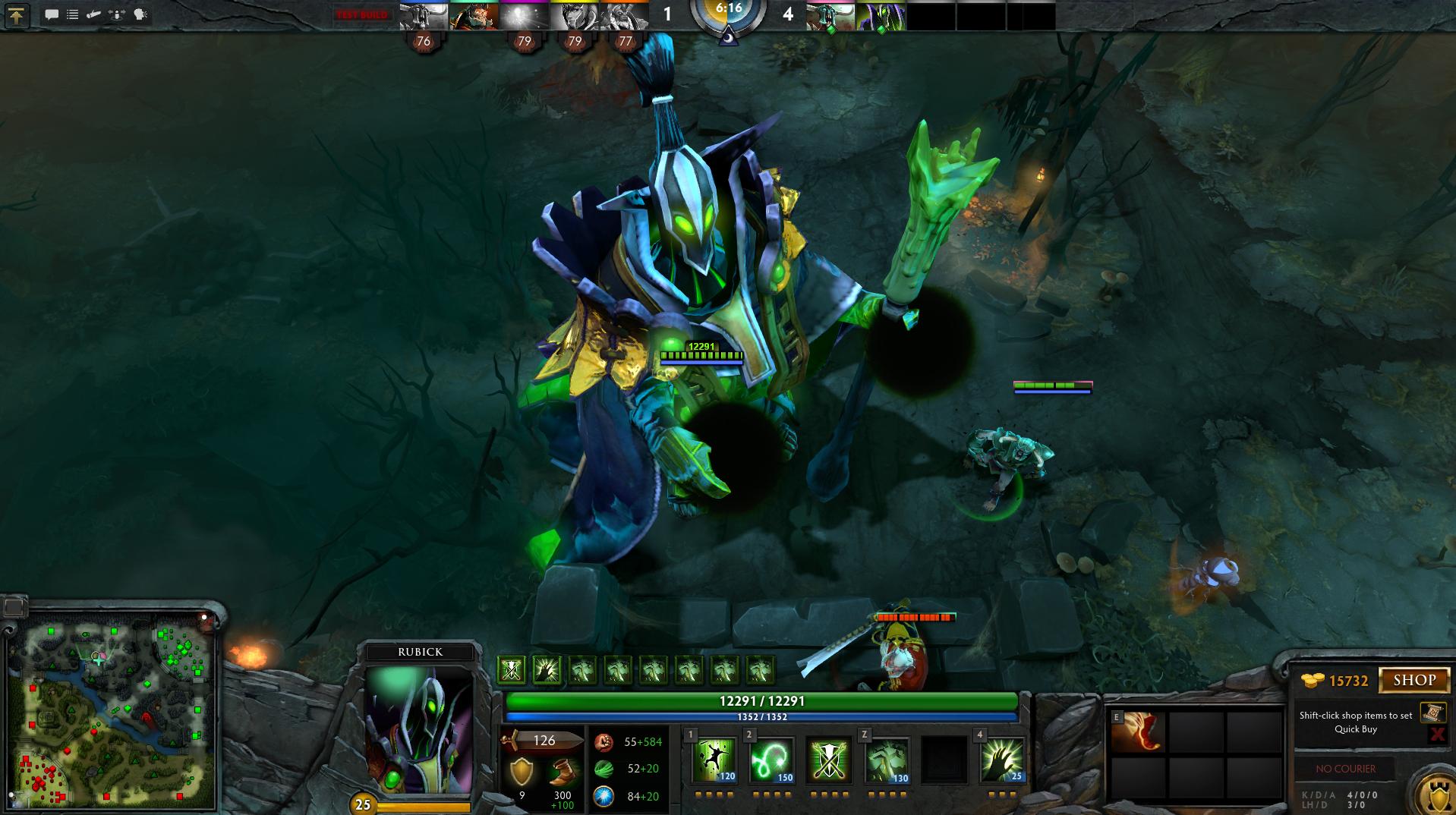Open the main dashboard menu button
Viewport: 1456px width, 815px height.
(17, 15)
